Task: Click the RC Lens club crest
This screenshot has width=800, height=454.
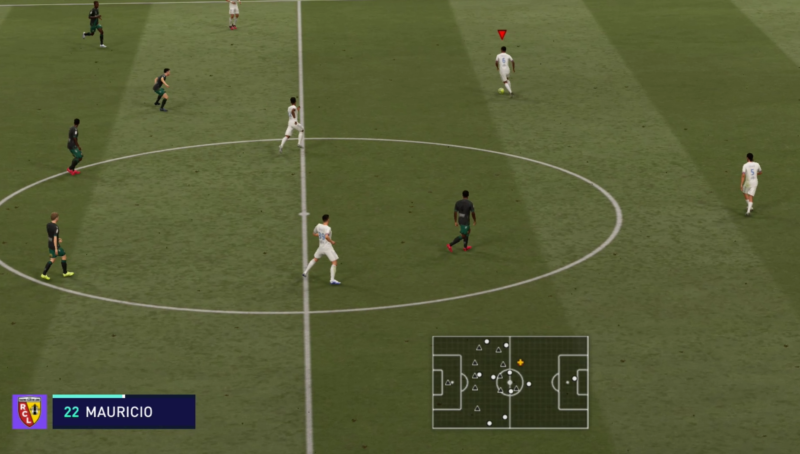Action: click(29, 411)
